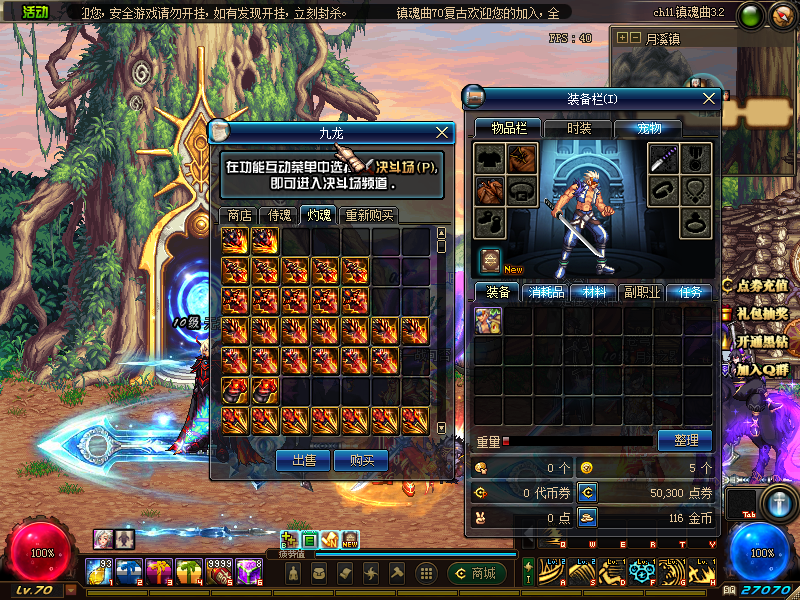800x600 pixels.
Task: Select the 重新购买 repurchase tab
Action: 368,215
